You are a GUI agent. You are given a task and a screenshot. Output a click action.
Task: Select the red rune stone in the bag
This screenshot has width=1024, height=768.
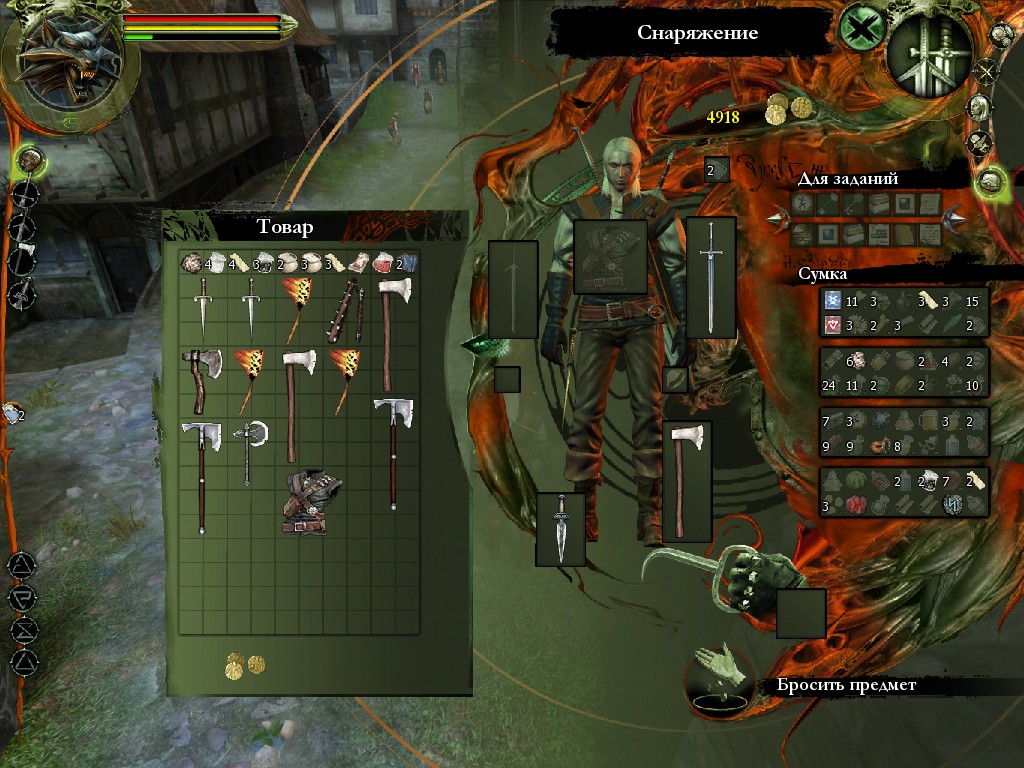click(832, 324)
